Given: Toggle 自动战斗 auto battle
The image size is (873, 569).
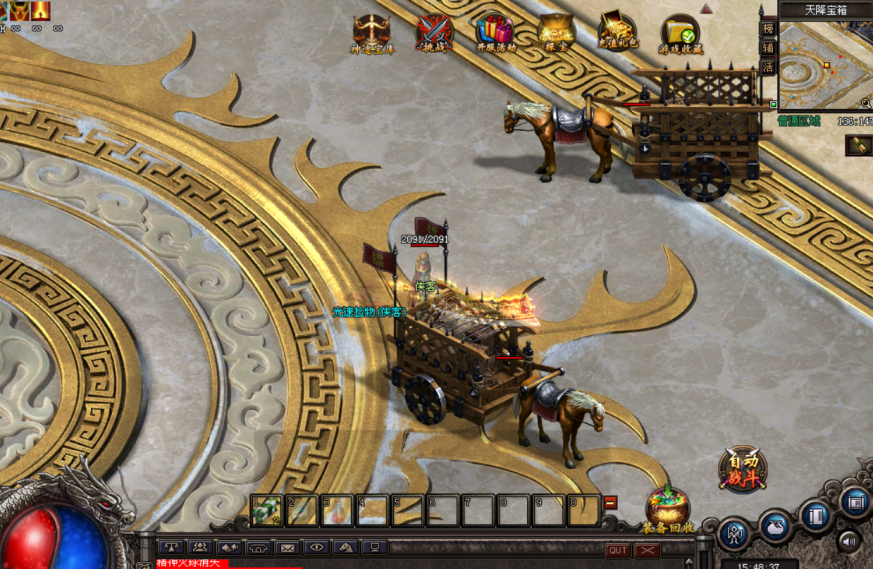Looking at the screenshot, I should pos(743,468).
